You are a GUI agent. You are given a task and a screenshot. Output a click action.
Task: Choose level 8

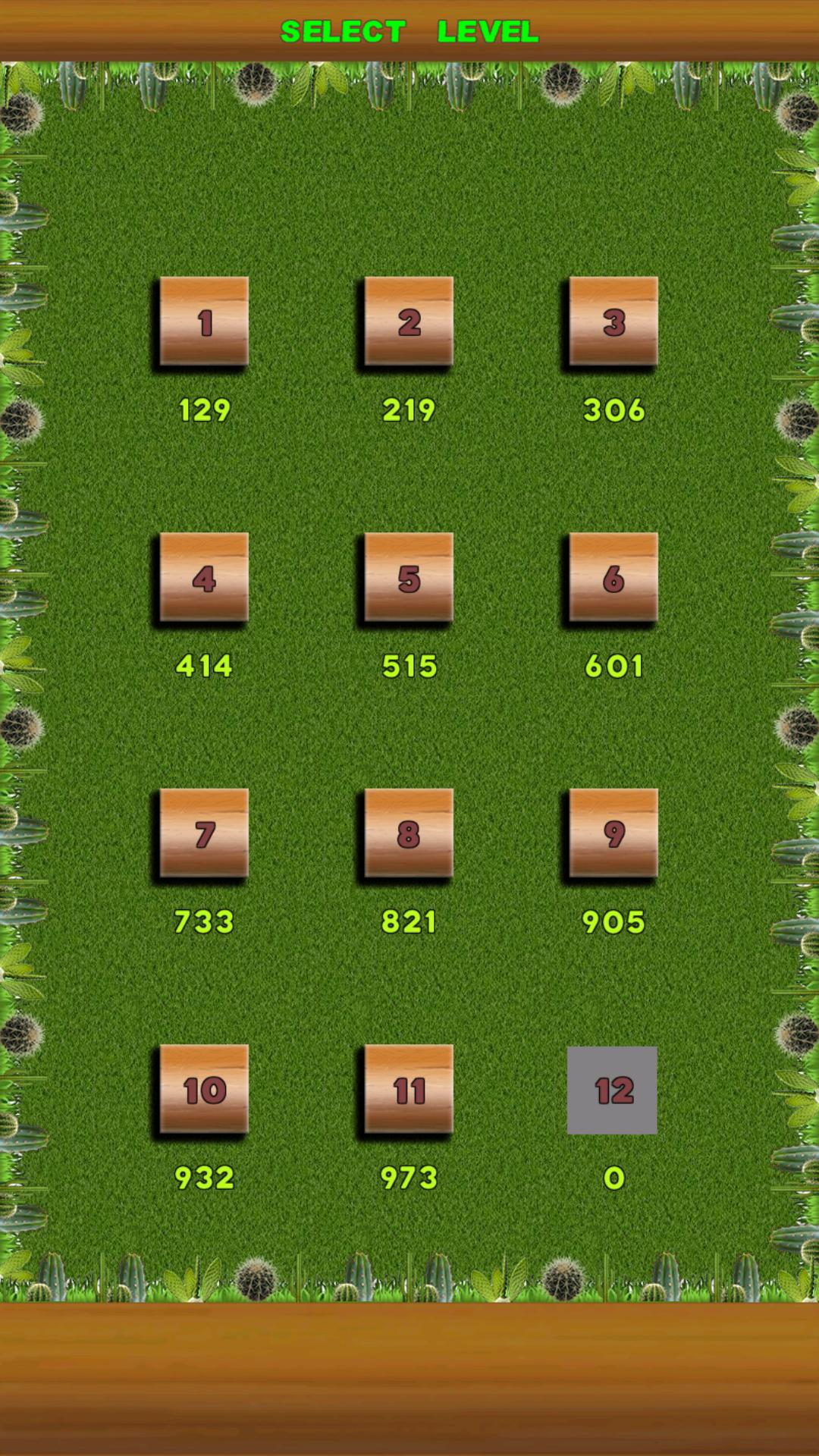(409, 833)
